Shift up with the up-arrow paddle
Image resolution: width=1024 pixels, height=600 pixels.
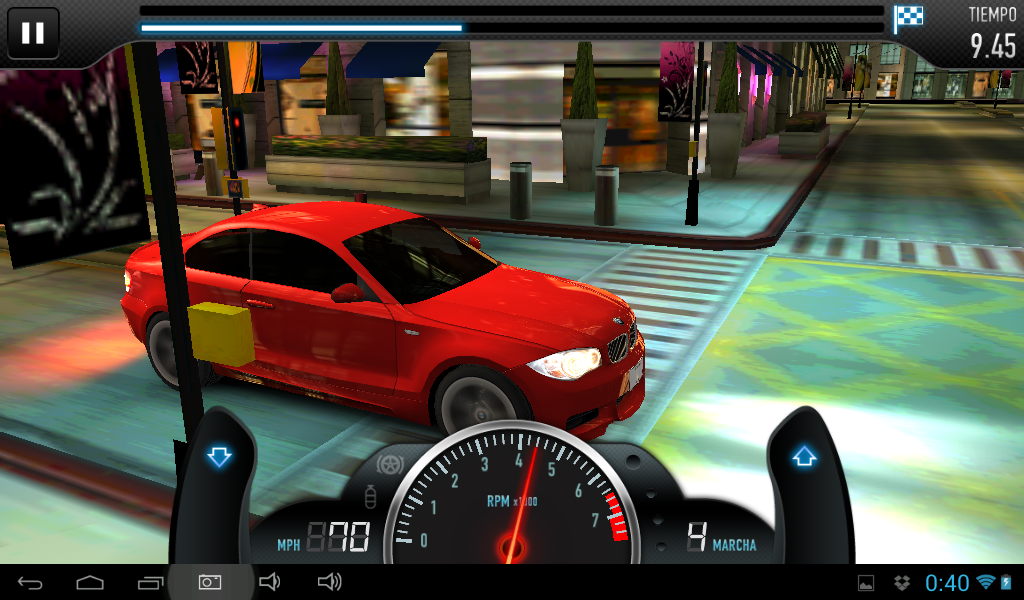(804, 458)
